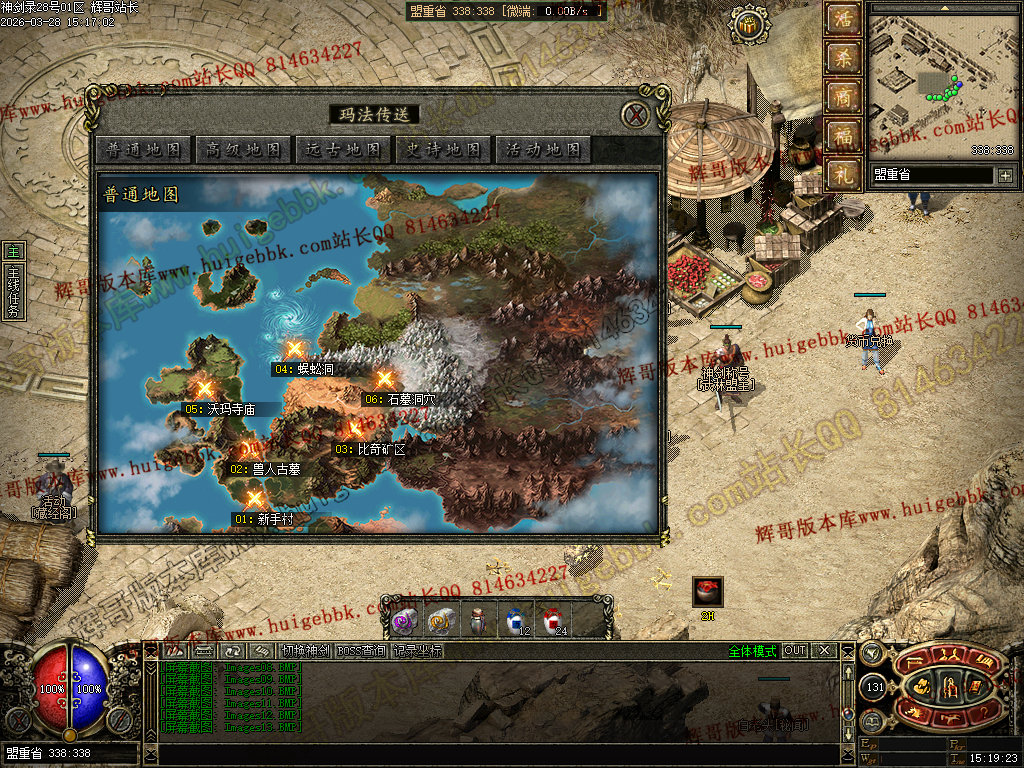The image size is (1024, 768).
Task: Click the OUT button above the chat
Action: (x=794, y=651)
